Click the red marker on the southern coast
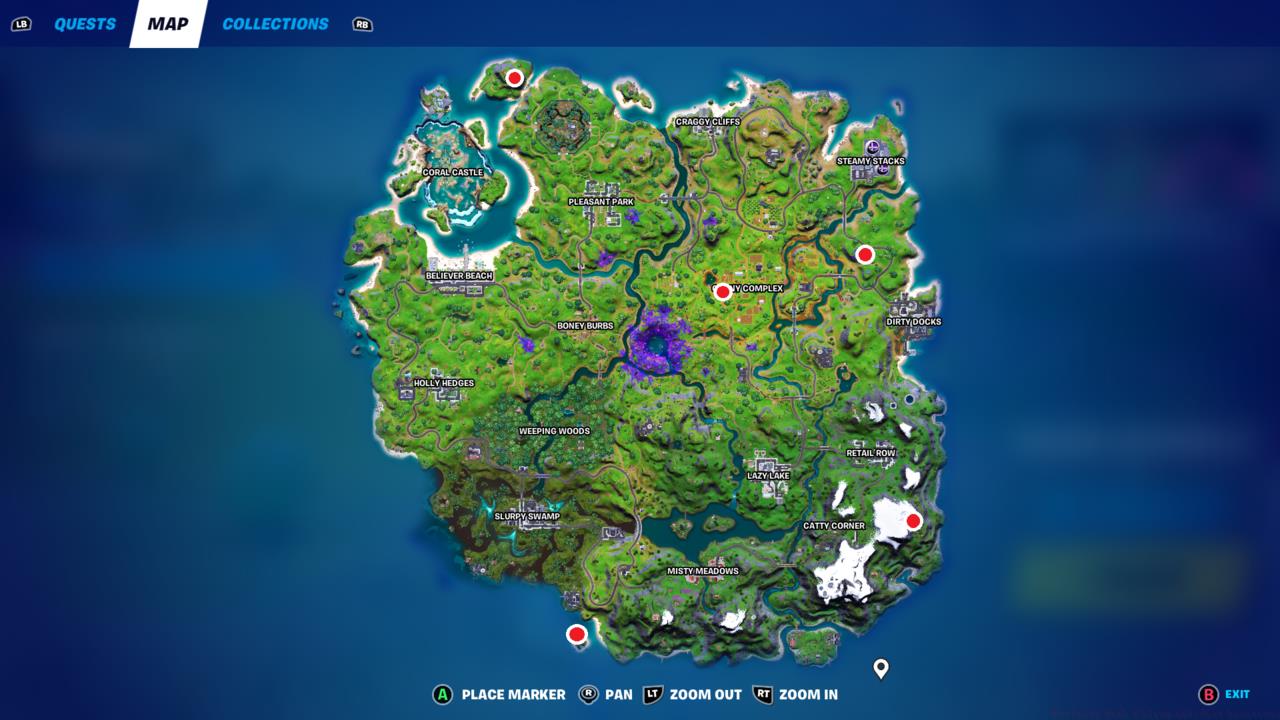The image size is (1280, 720). (577, 633)
